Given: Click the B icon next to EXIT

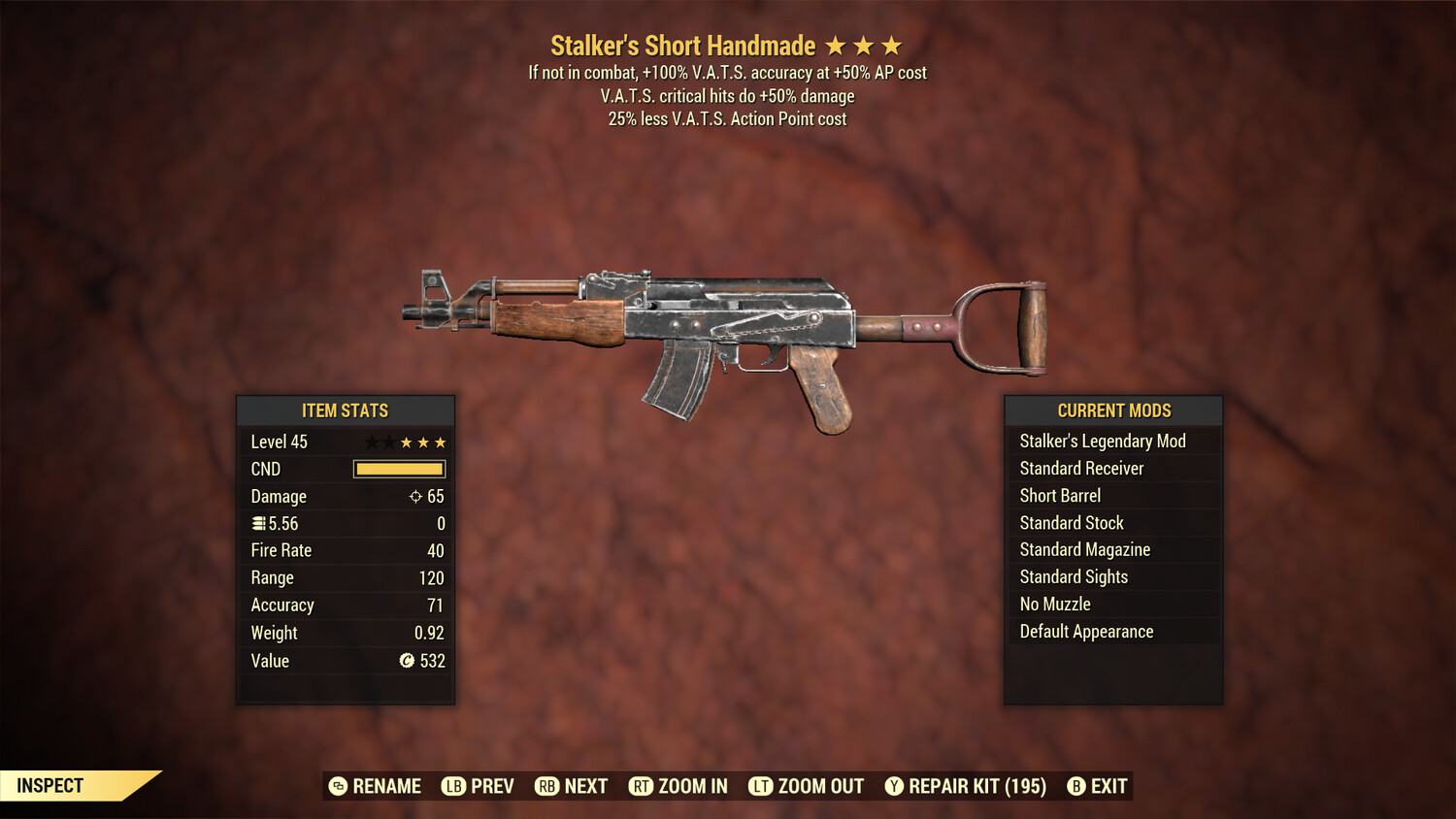Looking at the screenshot, I should 1077,786.
